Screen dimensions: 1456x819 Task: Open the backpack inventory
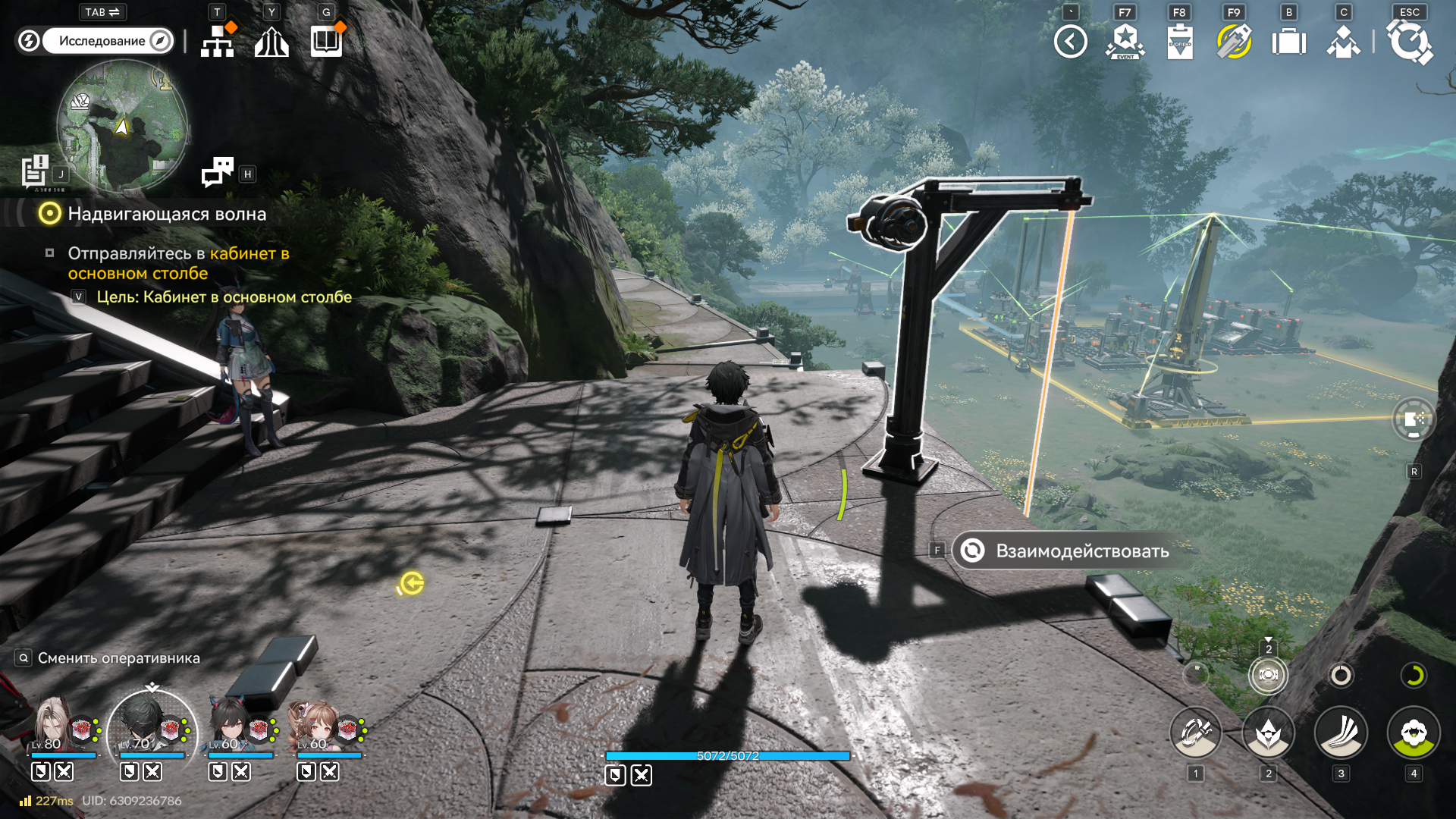click(1288, 42)
